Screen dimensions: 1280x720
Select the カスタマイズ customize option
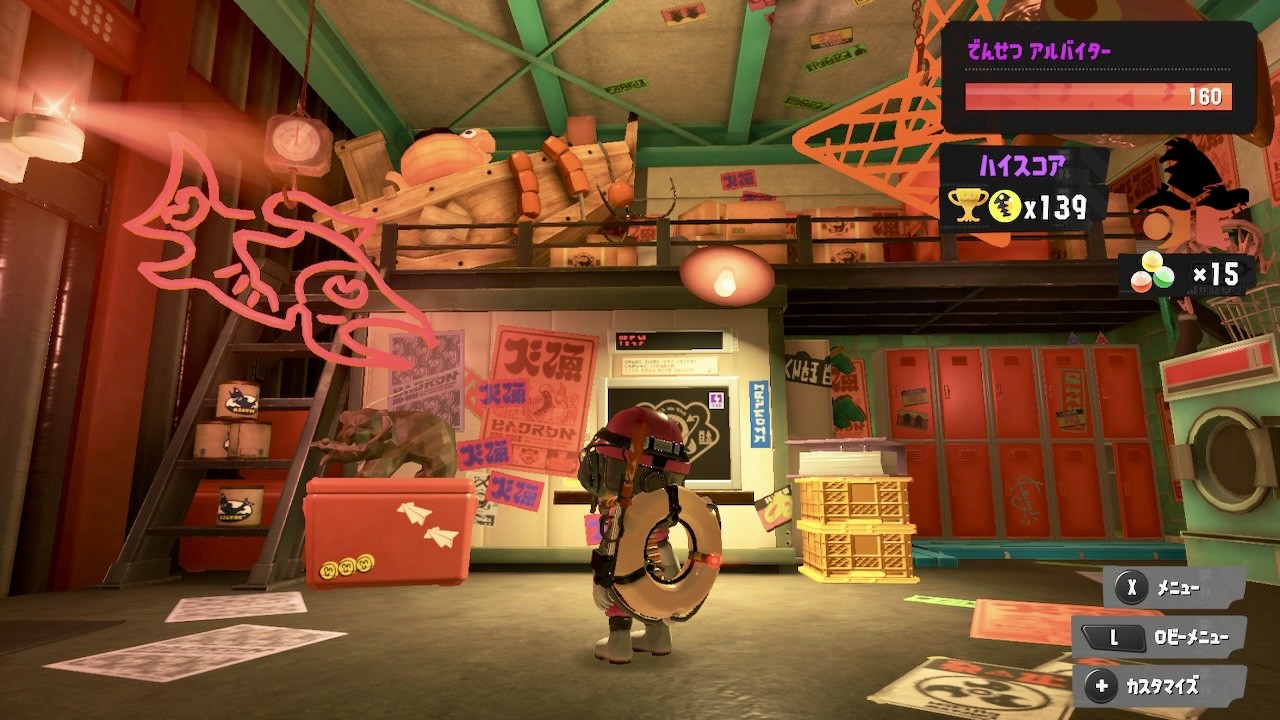[x=1160, y=686]
